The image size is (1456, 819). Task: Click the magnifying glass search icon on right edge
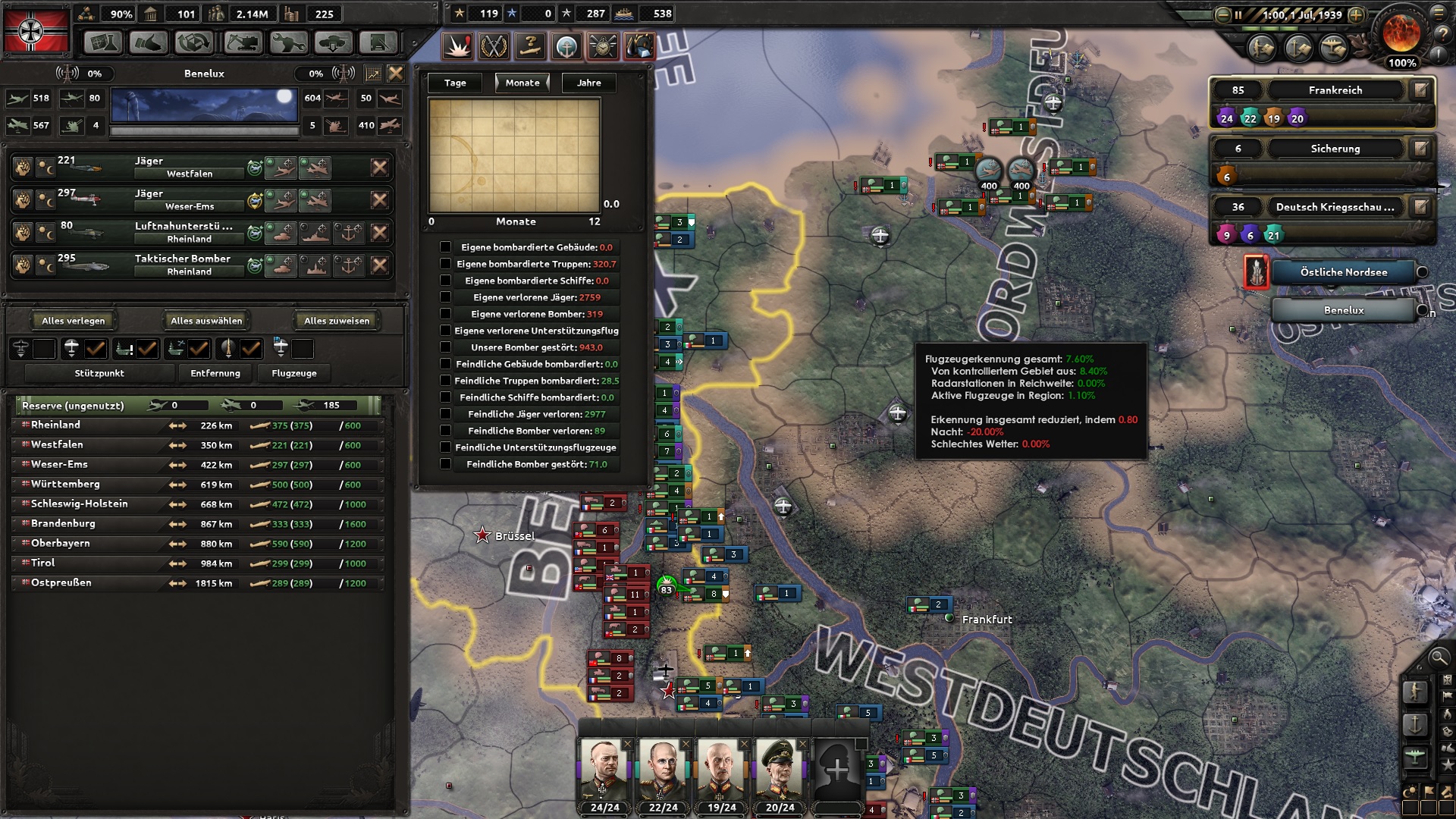click(1439, 658)
